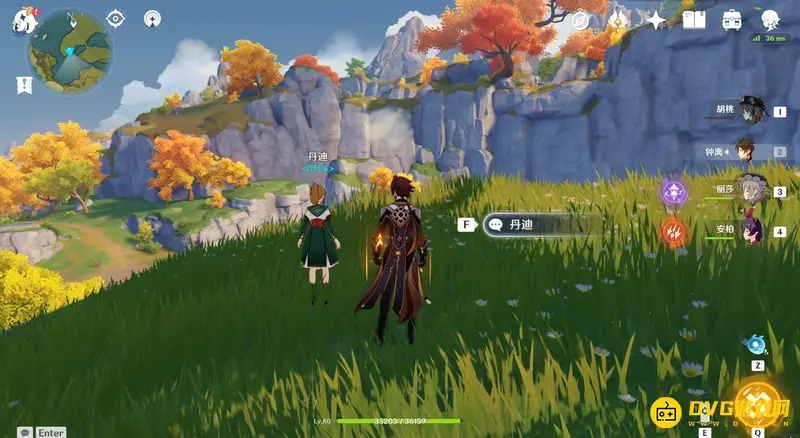Switch to party member 胡桃

tap(750, 111)
